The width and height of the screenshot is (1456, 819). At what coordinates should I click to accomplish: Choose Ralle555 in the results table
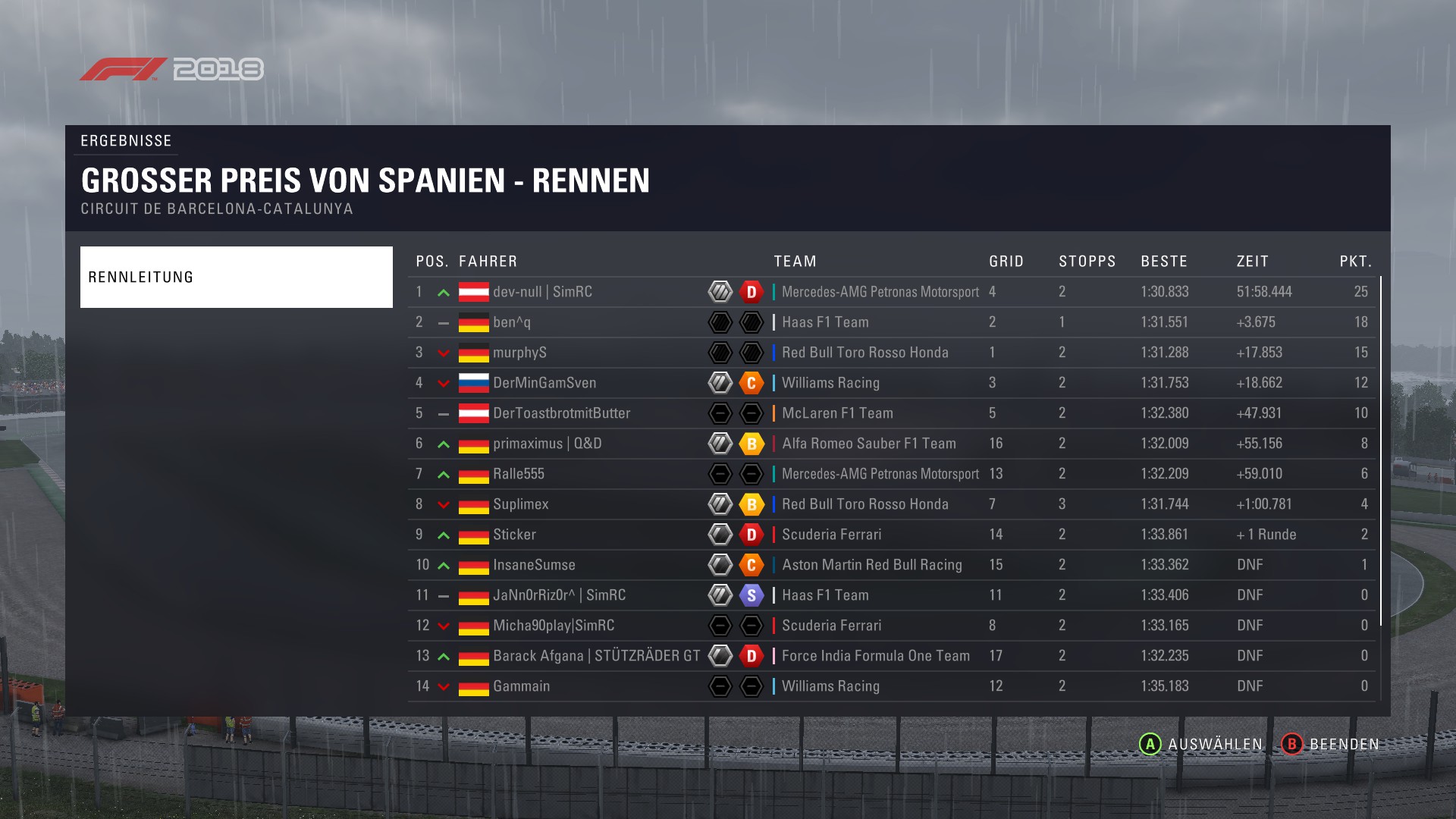[x=518, y=474]
